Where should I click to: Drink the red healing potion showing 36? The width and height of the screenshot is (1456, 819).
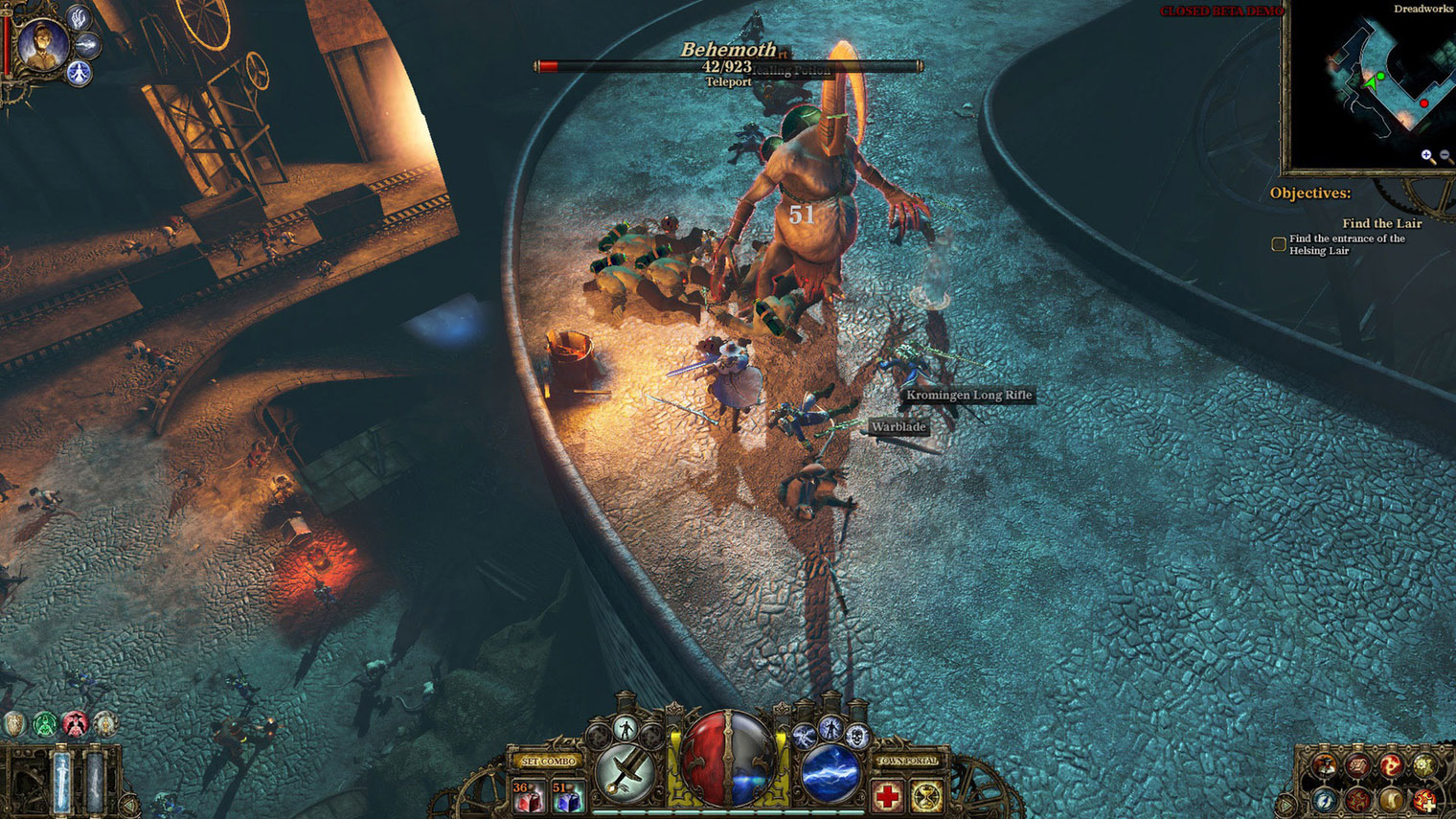click(527, 795)
